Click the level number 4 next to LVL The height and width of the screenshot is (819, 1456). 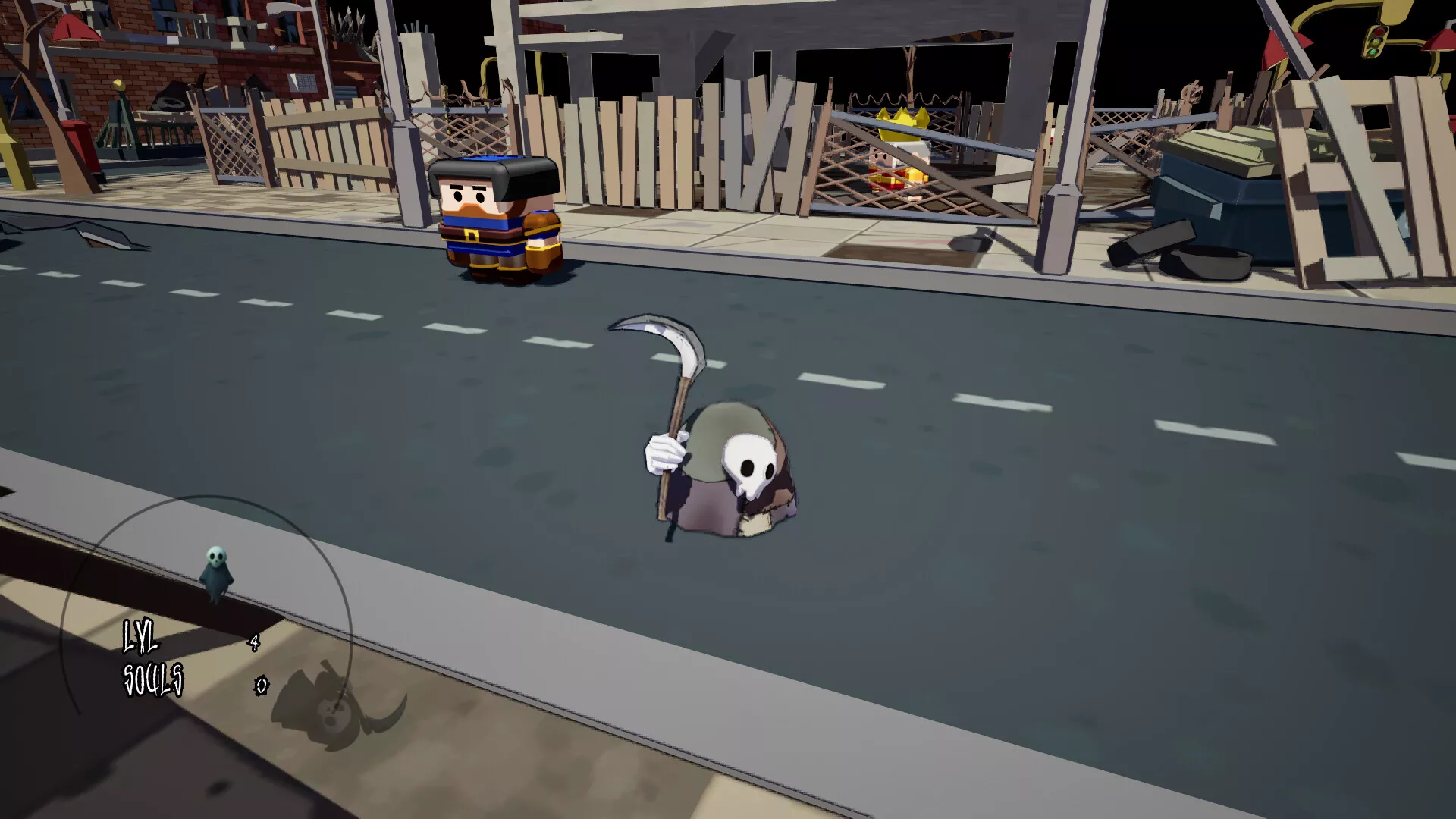255,642
